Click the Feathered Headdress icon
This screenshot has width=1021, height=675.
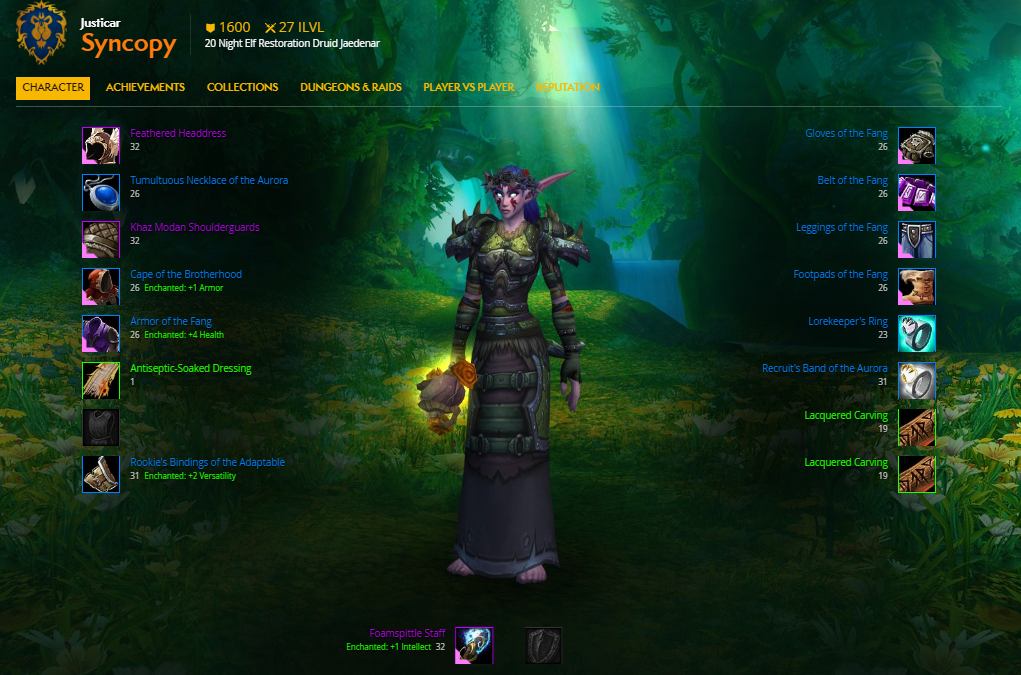(101, 146)
